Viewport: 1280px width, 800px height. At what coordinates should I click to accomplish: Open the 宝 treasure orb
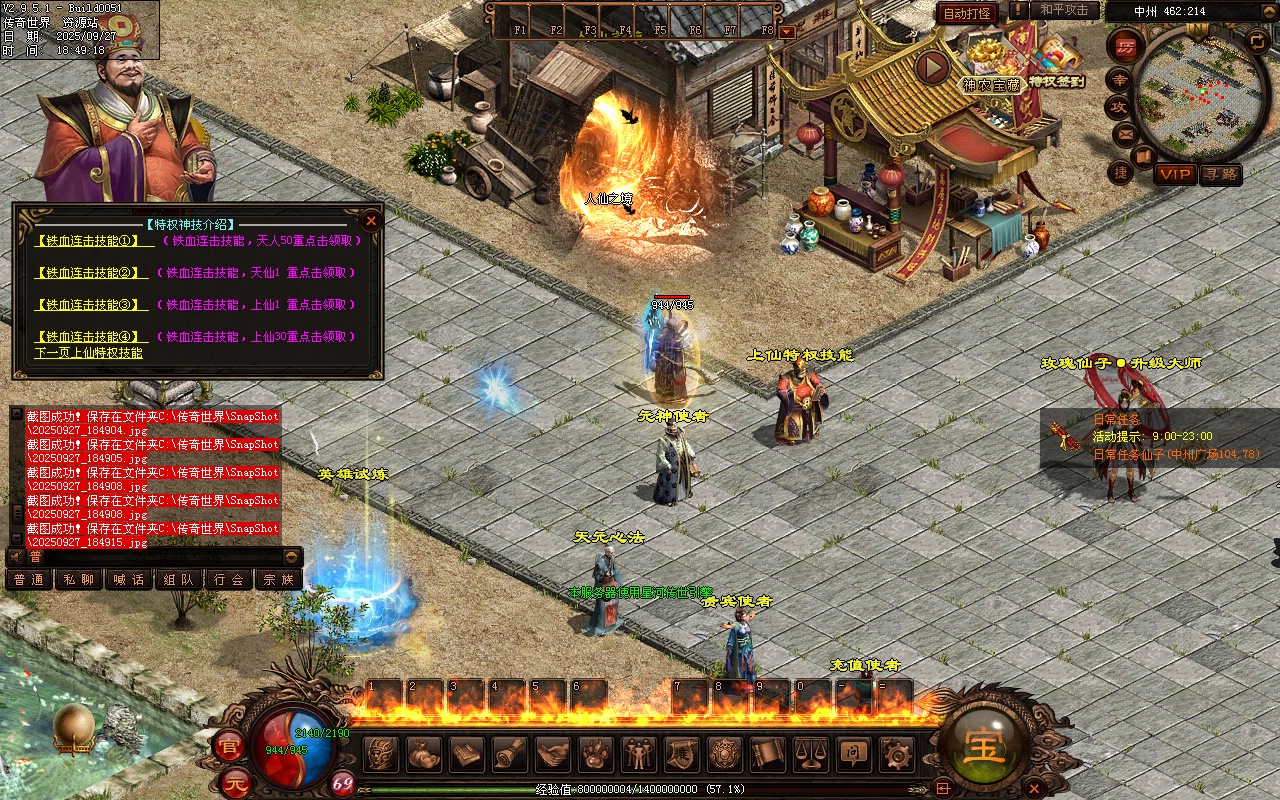[985, 747]
